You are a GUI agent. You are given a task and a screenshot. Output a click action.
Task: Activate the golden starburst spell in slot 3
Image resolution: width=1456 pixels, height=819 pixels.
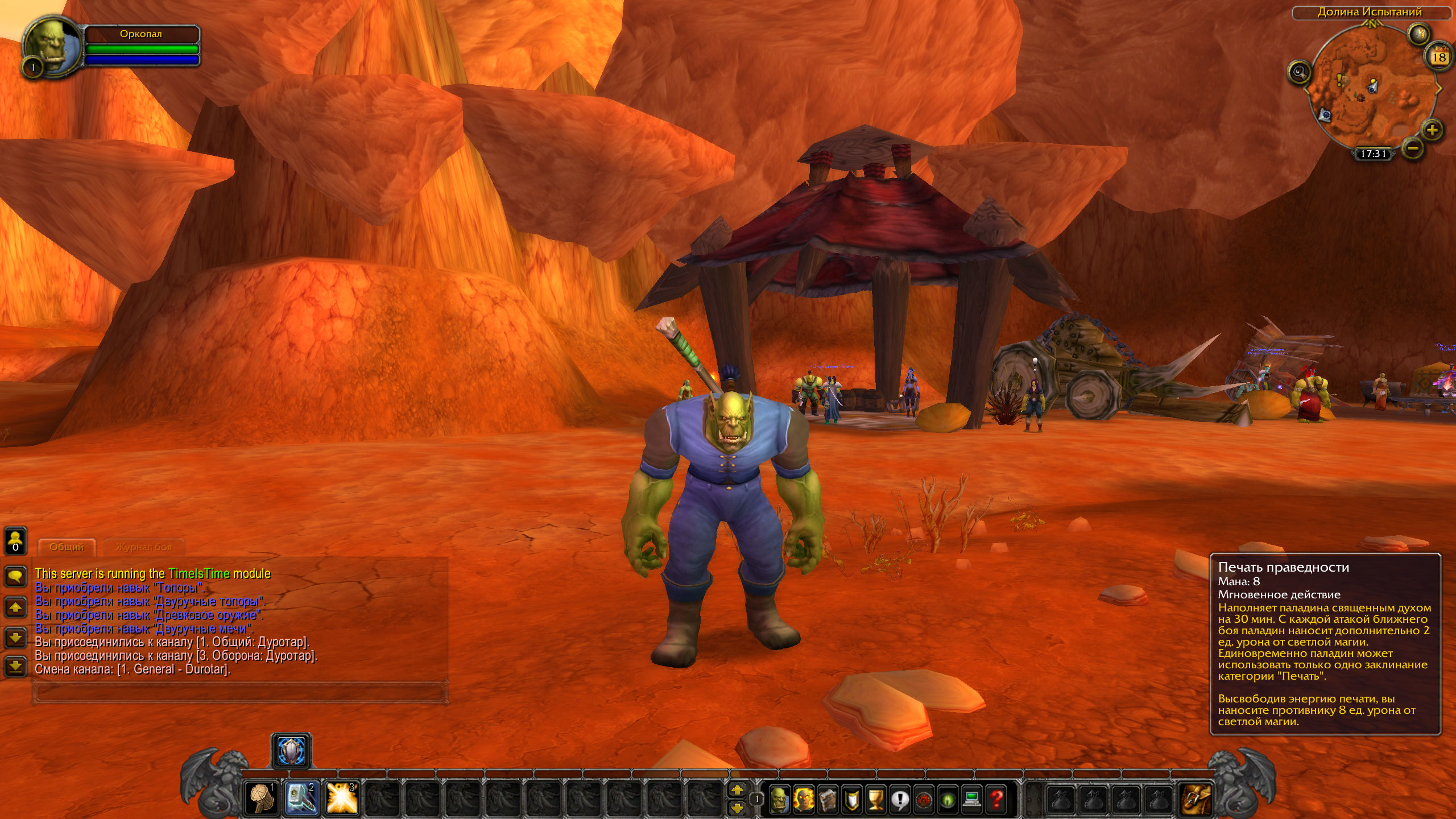coord(342,798)
